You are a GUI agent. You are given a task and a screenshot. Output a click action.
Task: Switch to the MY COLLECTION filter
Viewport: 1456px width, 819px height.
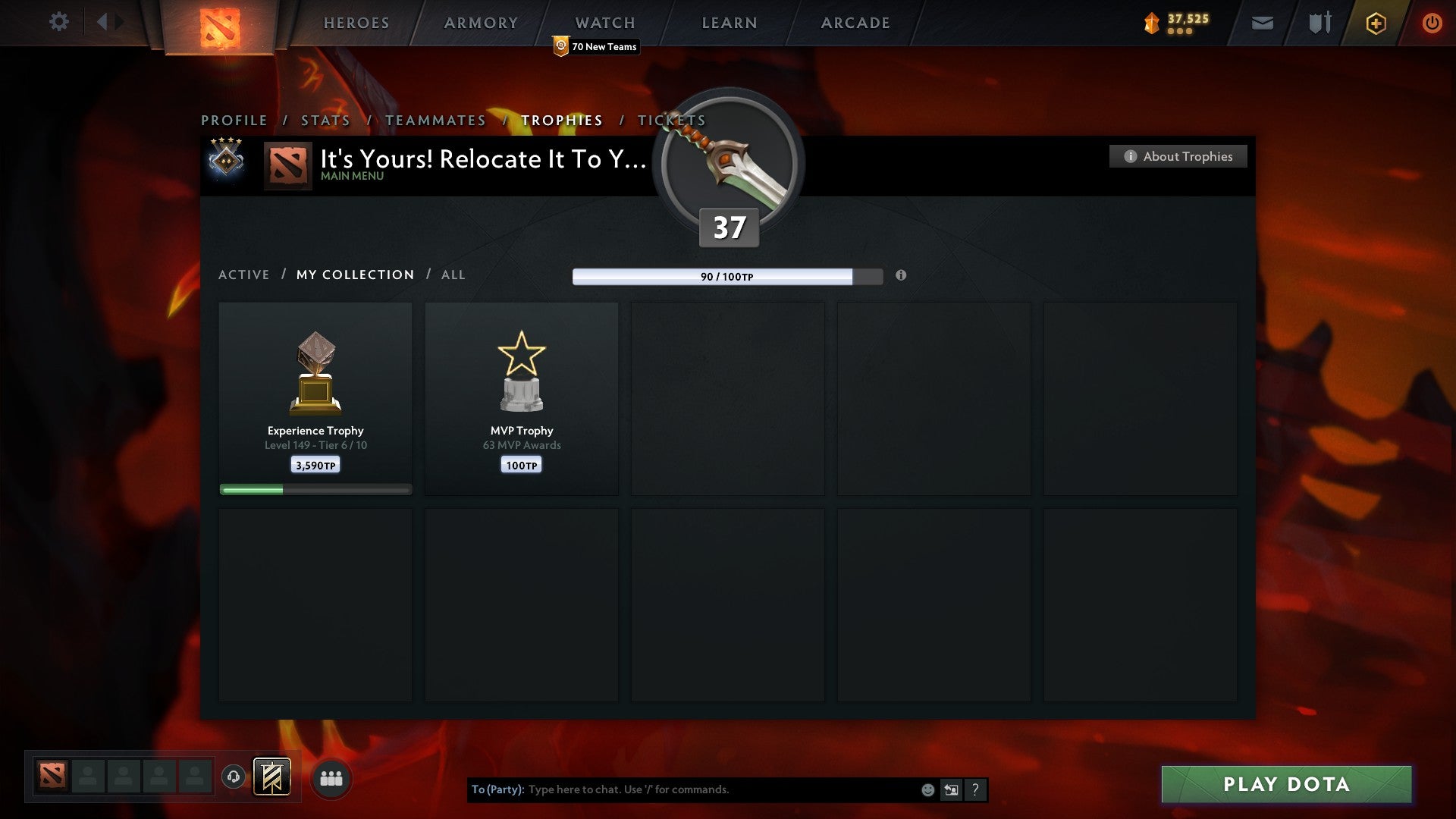point(354,275)
